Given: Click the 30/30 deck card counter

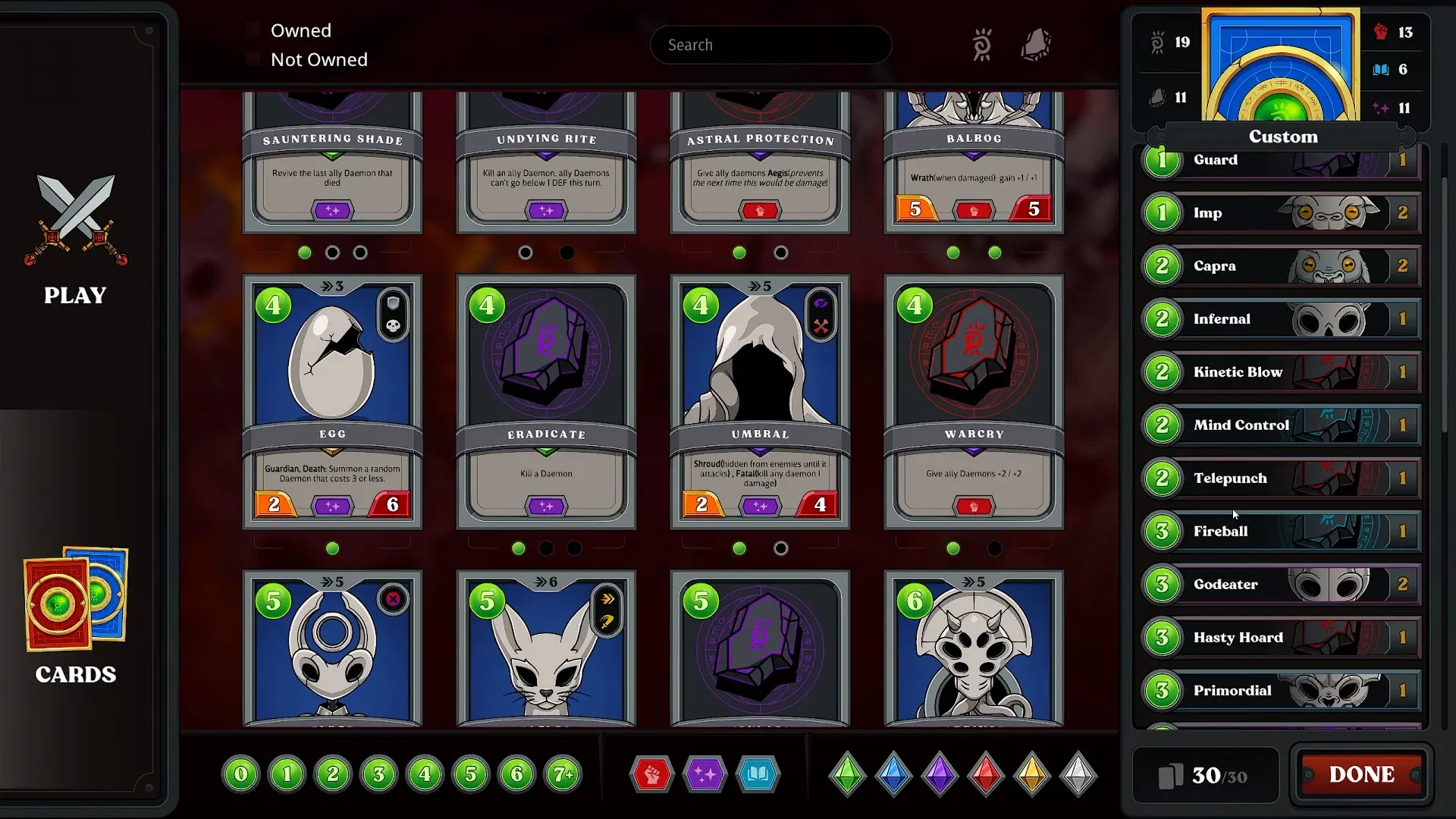Looking at the screenshot, I should pyautogui.click(x=1206, y=774).
